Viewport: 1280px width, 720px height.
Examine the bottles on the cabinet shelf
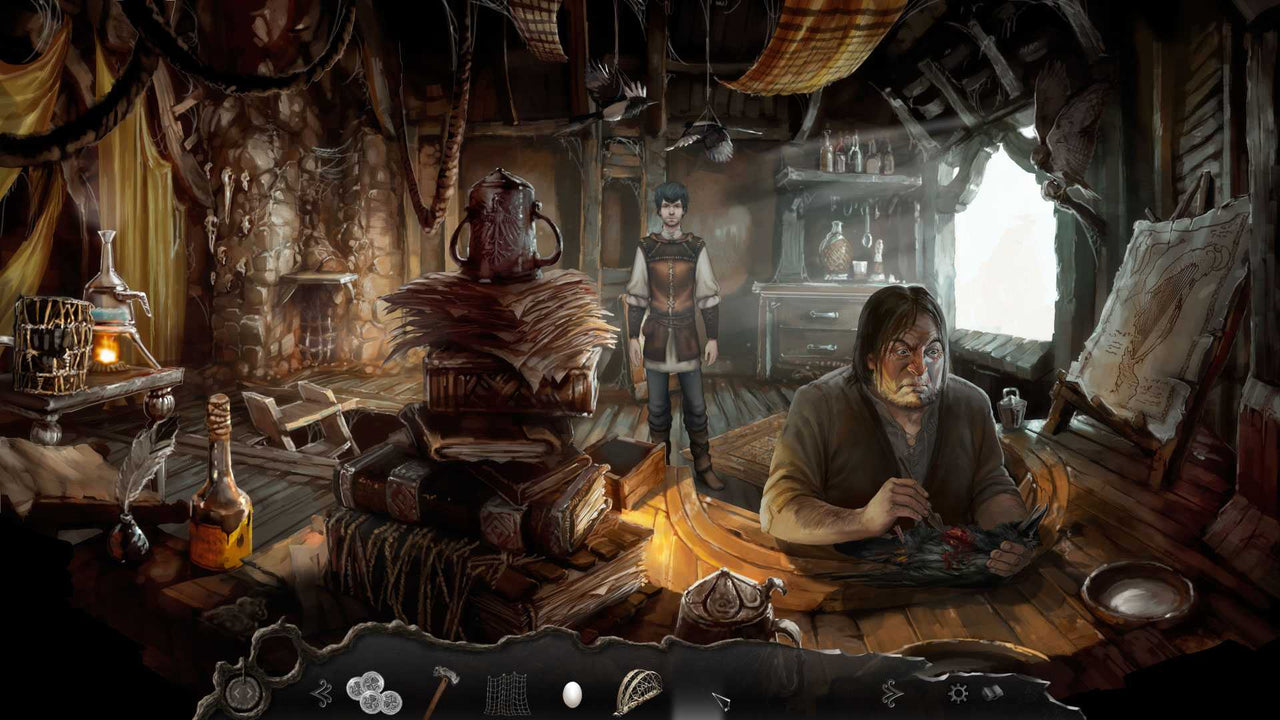point(855,150)
